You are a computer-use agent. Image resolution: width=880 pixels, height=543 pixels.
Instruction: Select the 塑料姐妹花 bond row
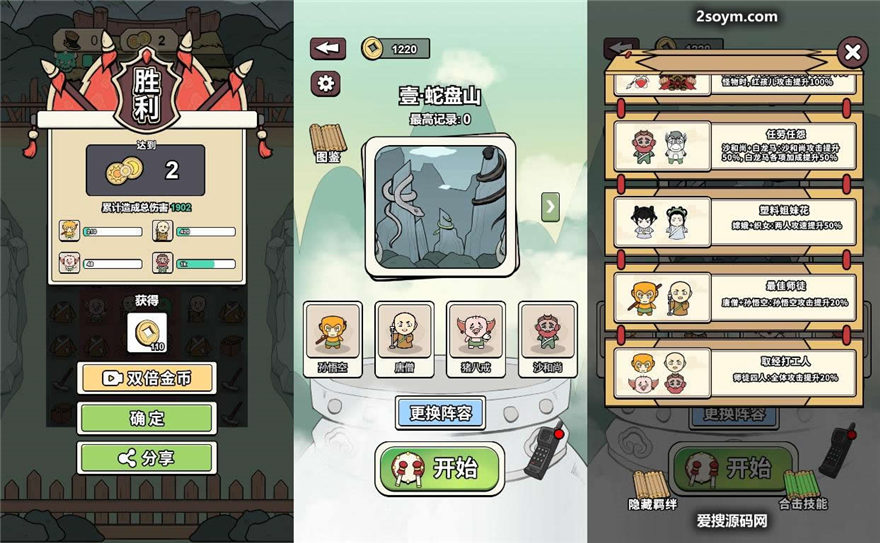coord(734,222)
